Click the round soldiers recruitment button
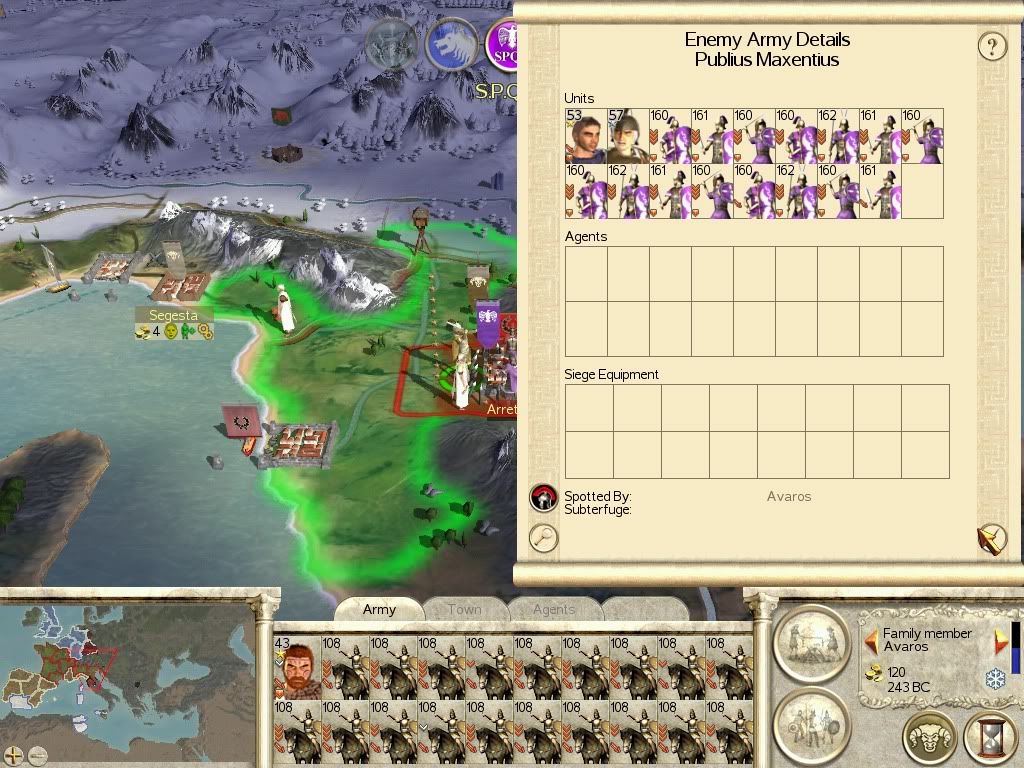1024x768 pixels. (811, 723)
